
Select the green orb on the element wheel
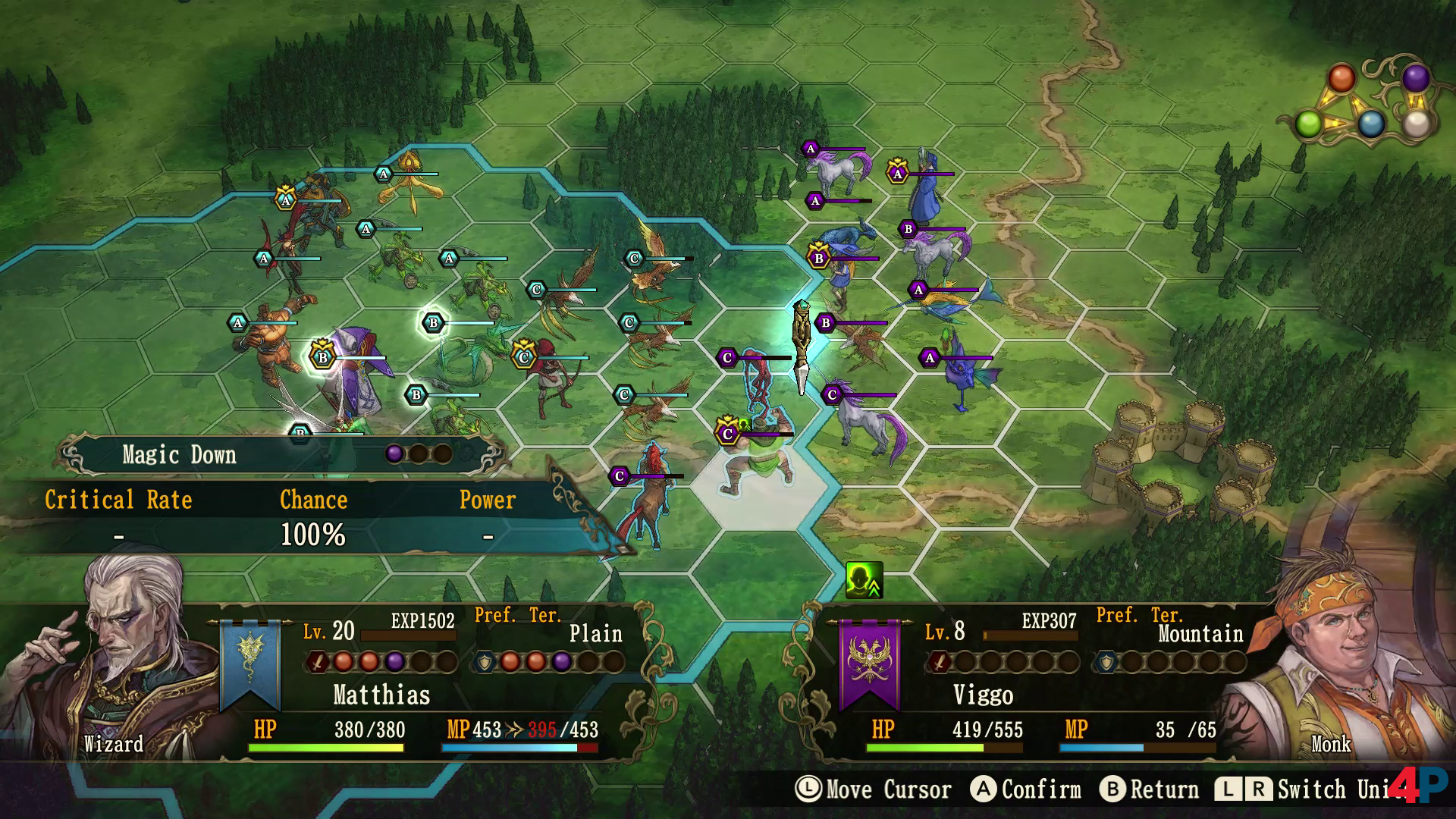(x=1308, y=124)
